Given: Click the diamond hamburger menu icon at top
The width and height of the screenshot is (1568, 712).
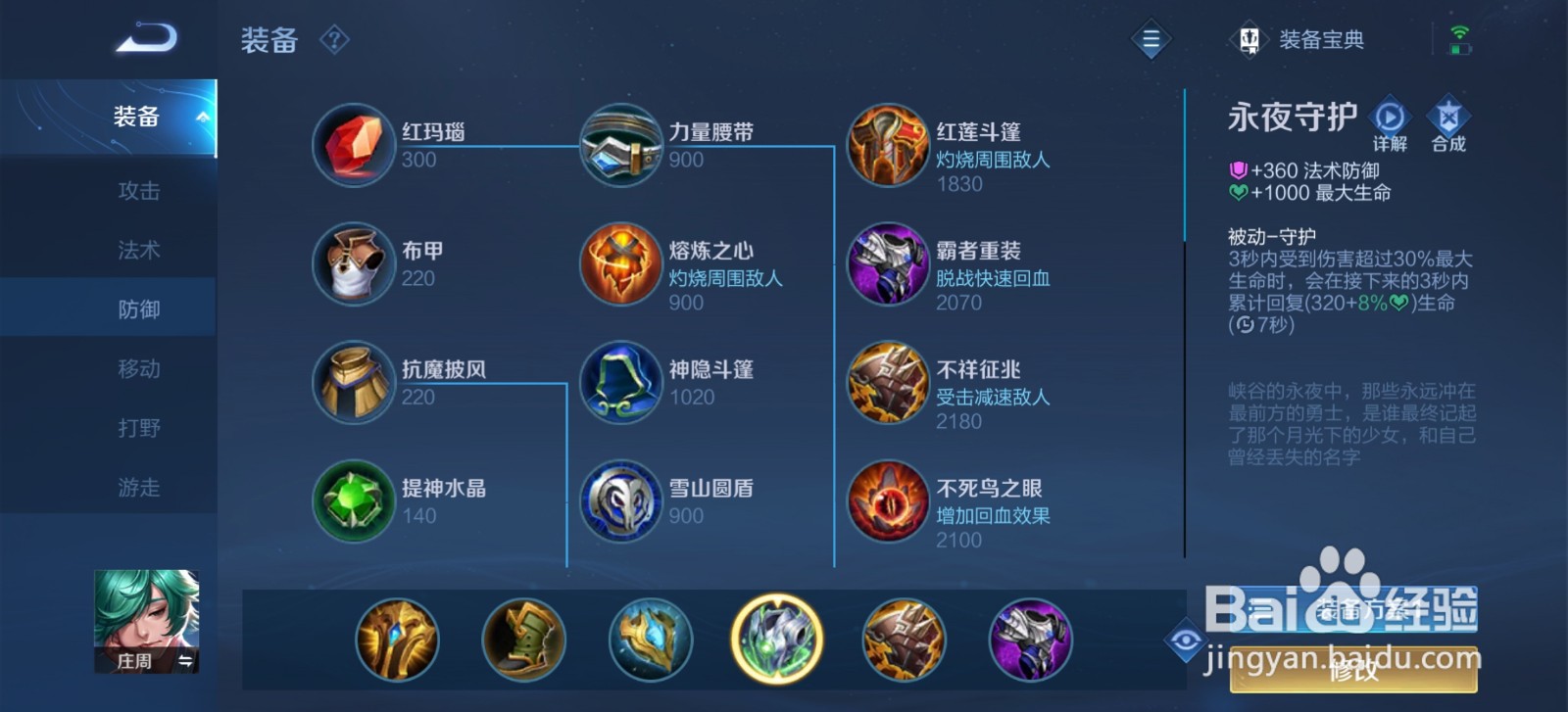Looking at the screenshot, I should [1152, 39].
